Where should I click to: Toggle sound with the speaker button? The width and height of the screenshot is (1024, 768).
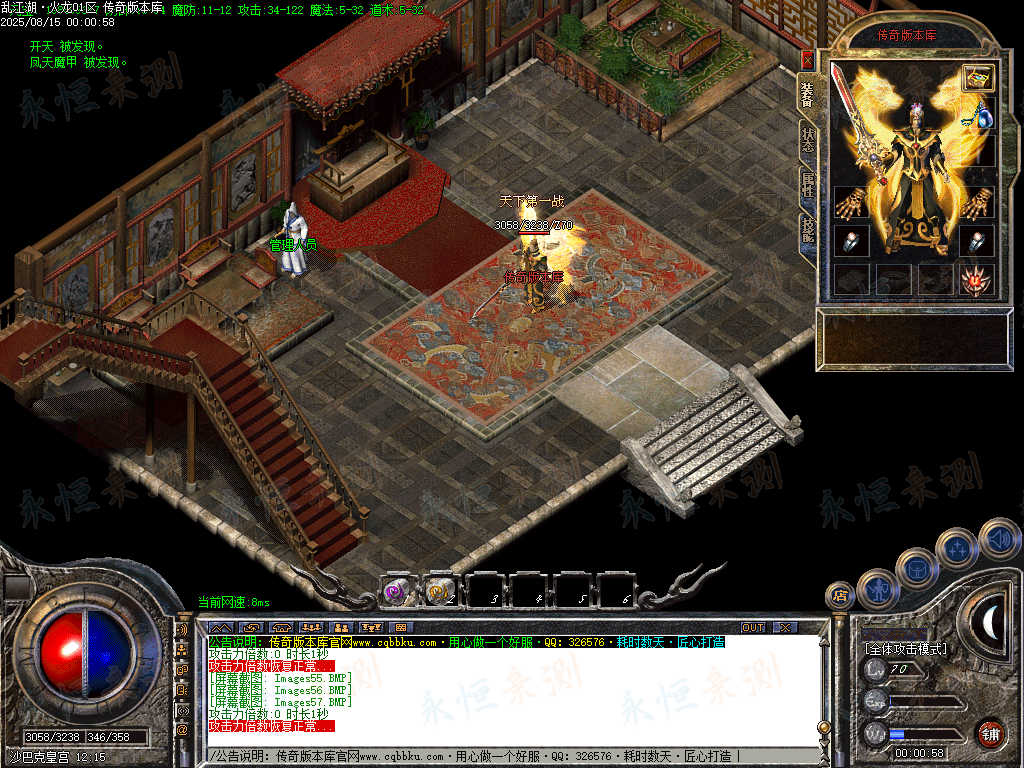(x=997, y=538)
